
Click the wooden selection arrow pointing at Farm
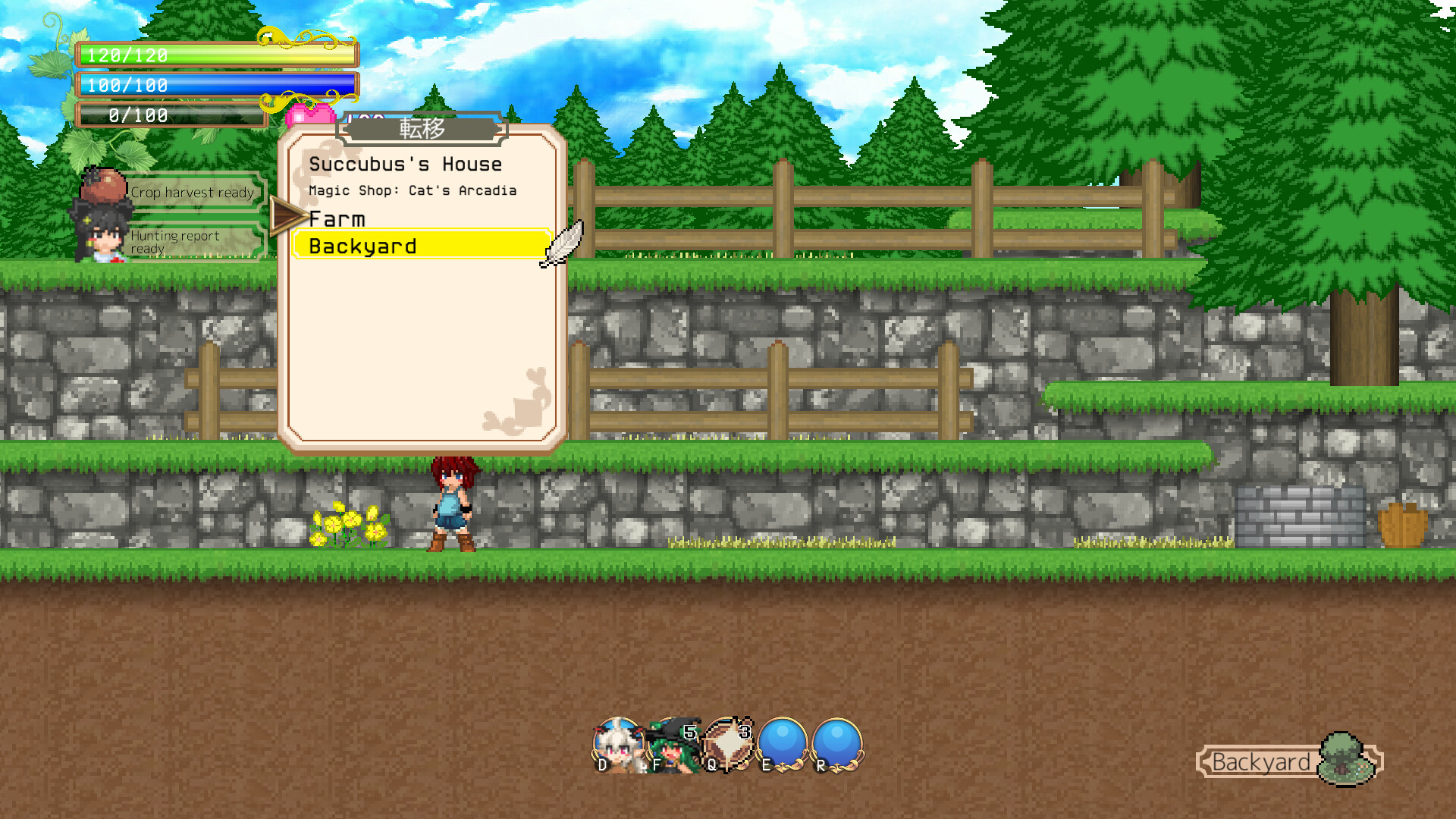point(284,218)
